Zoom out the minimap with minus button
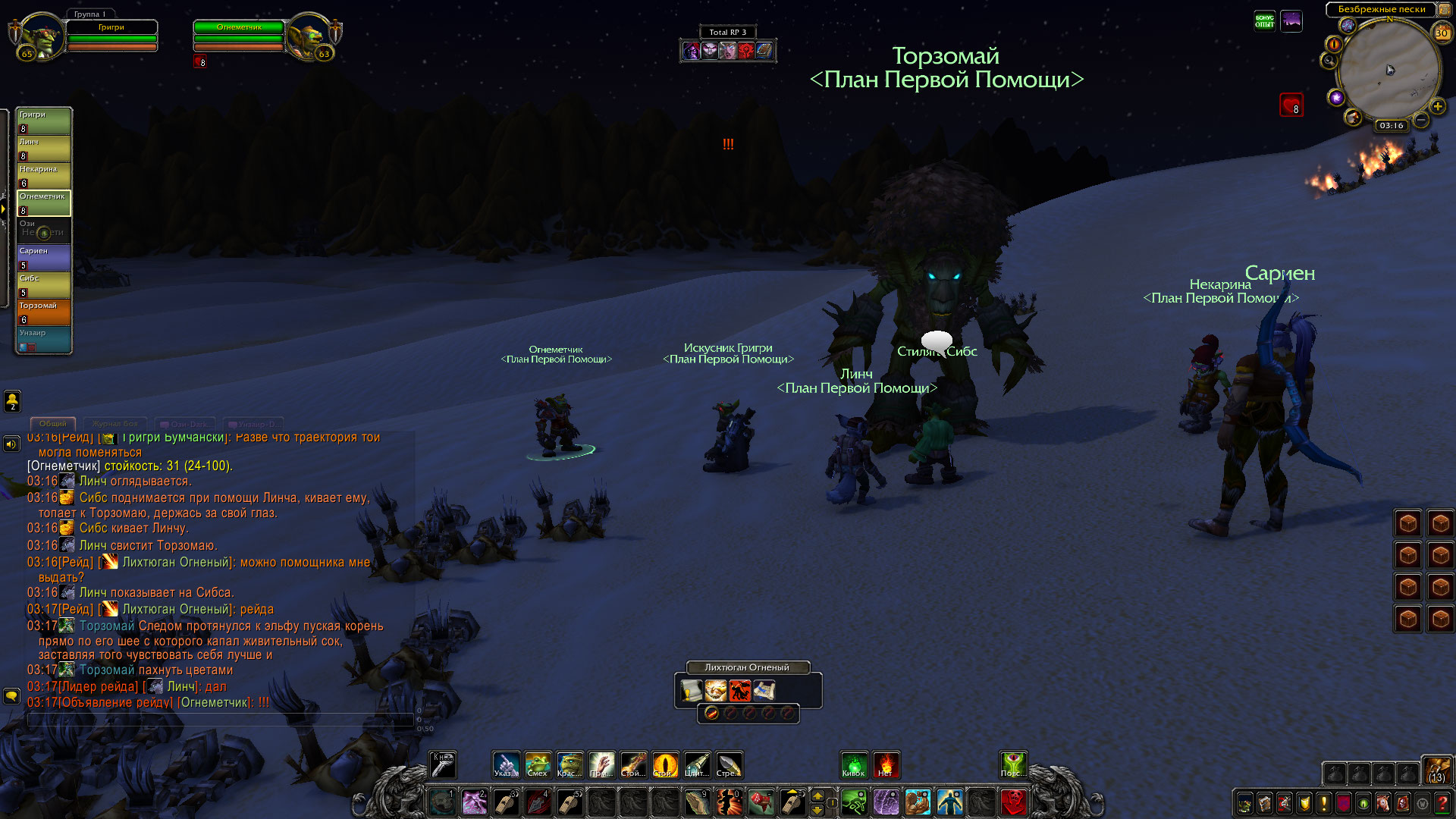This screenshot has width=1456, height=819. (x=1421, y=120)
